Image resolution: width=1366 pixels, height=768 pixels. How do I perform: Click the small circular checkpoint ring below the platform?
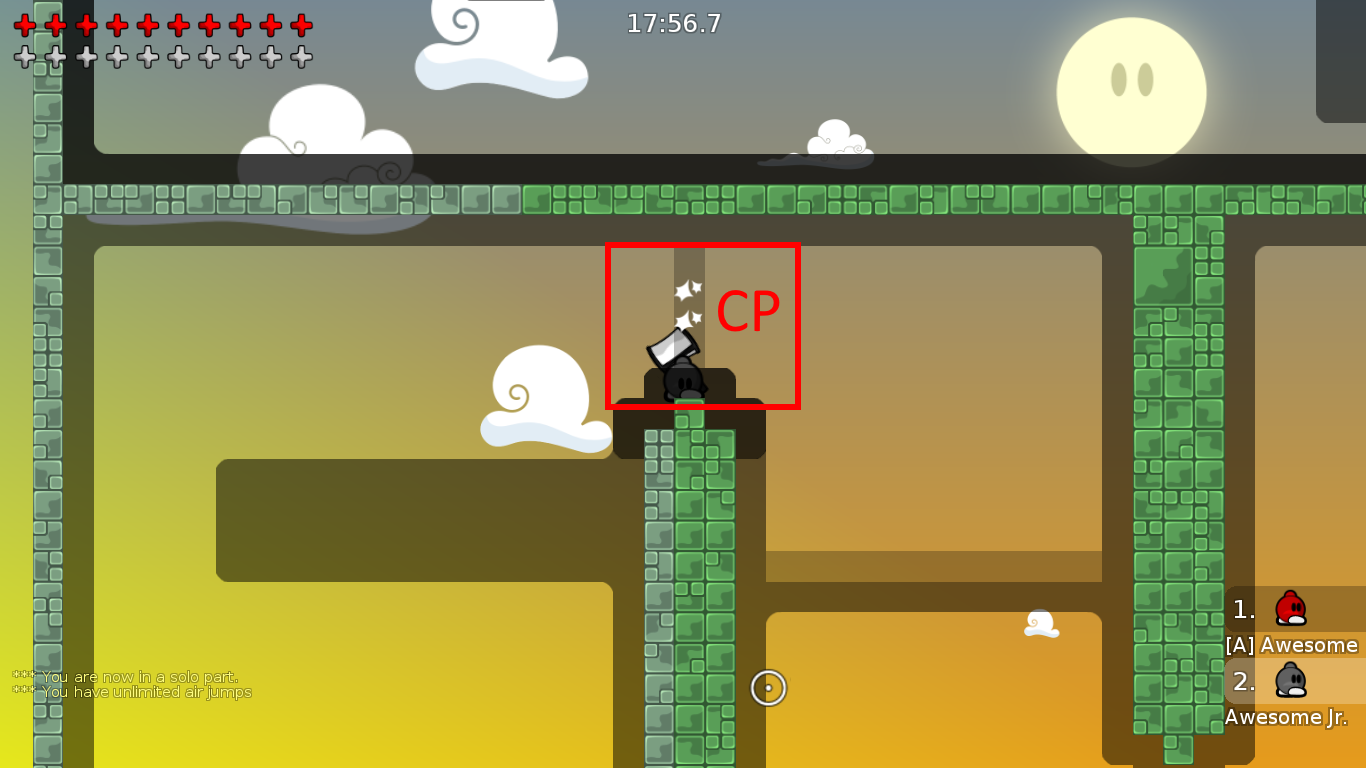pyautogui.click(x=768, y=688)
